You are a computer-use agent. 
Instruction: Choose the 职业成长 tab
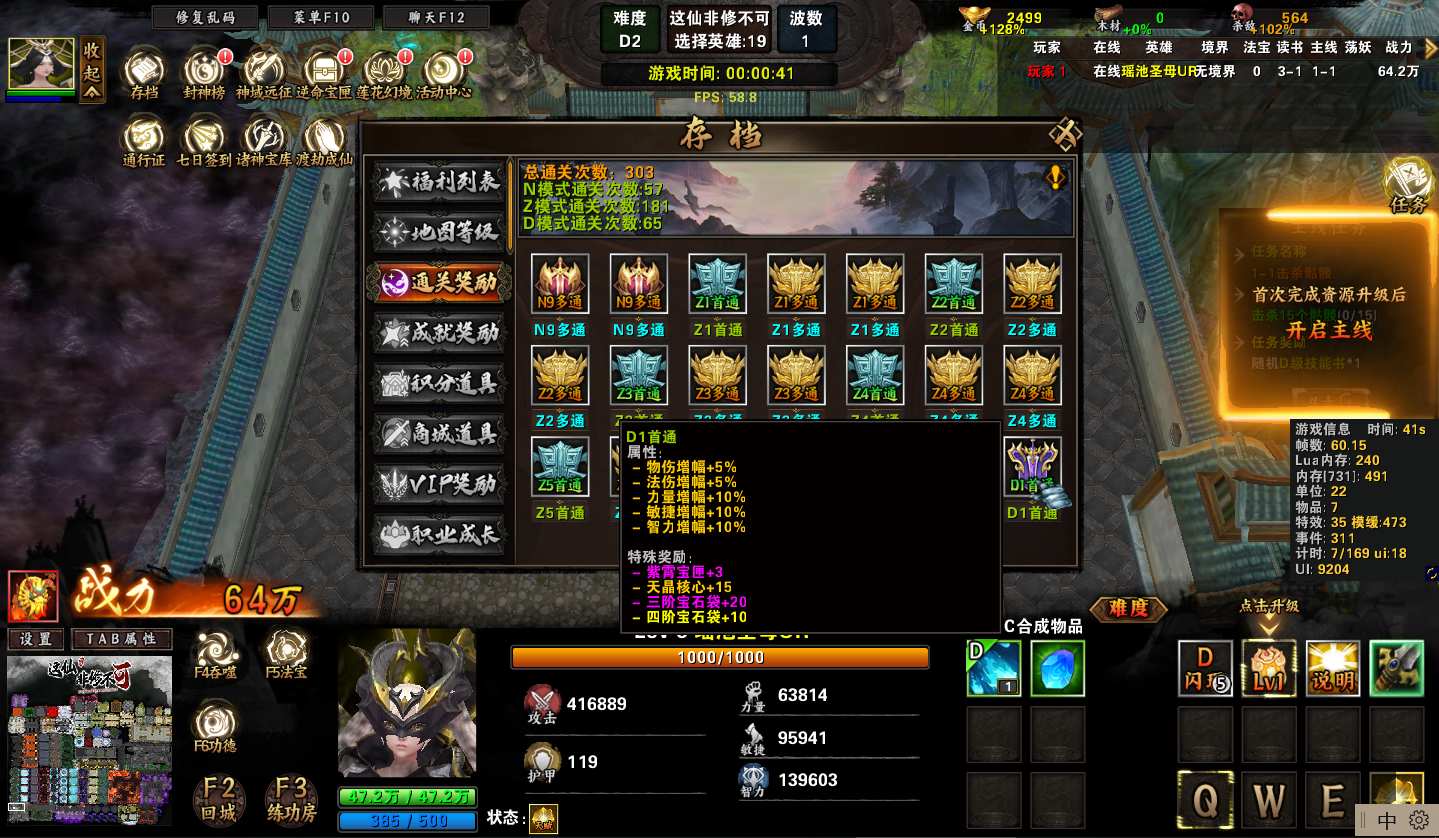[x=440, y=534]
